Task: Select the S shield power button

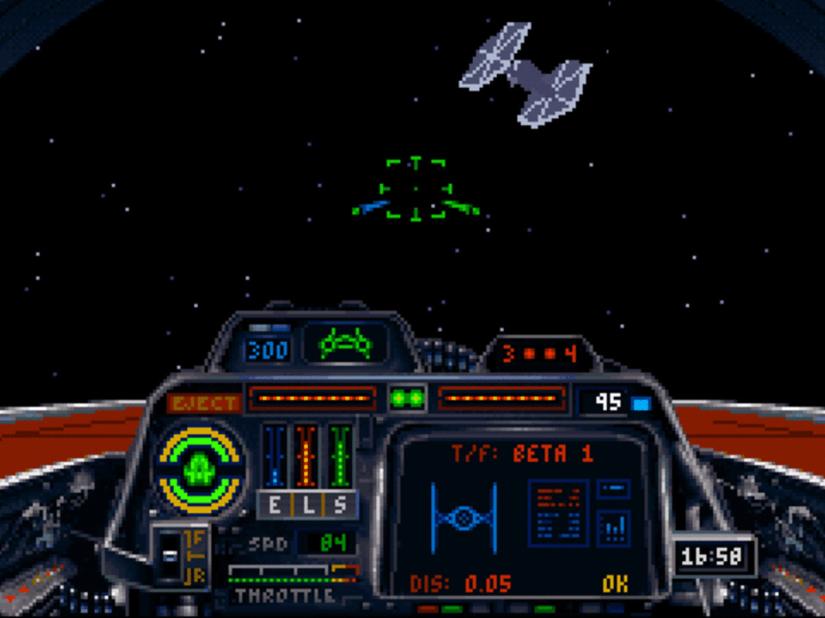Action: coord(338,505)
